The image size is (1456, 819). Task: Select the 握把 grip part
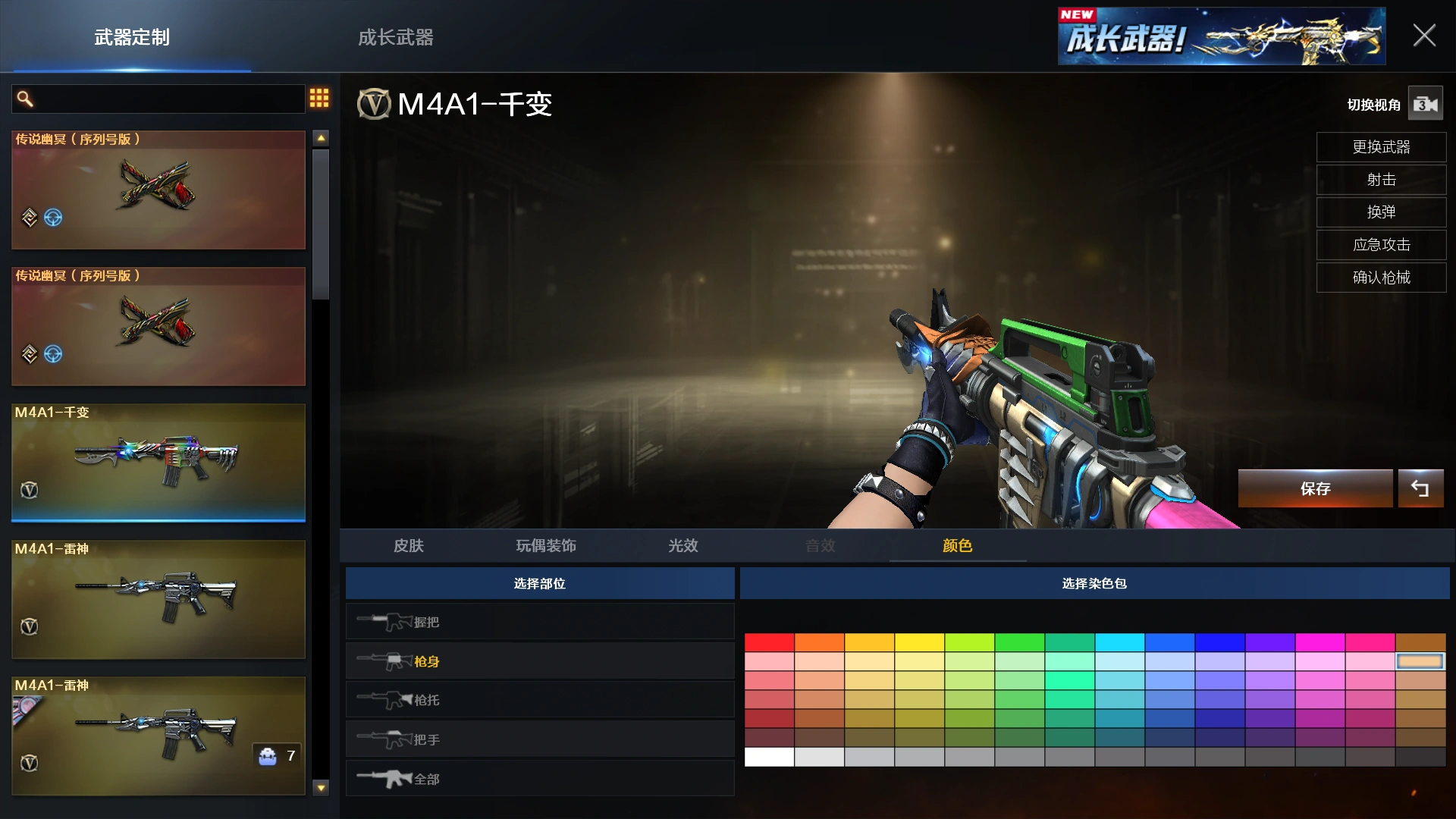539,621
